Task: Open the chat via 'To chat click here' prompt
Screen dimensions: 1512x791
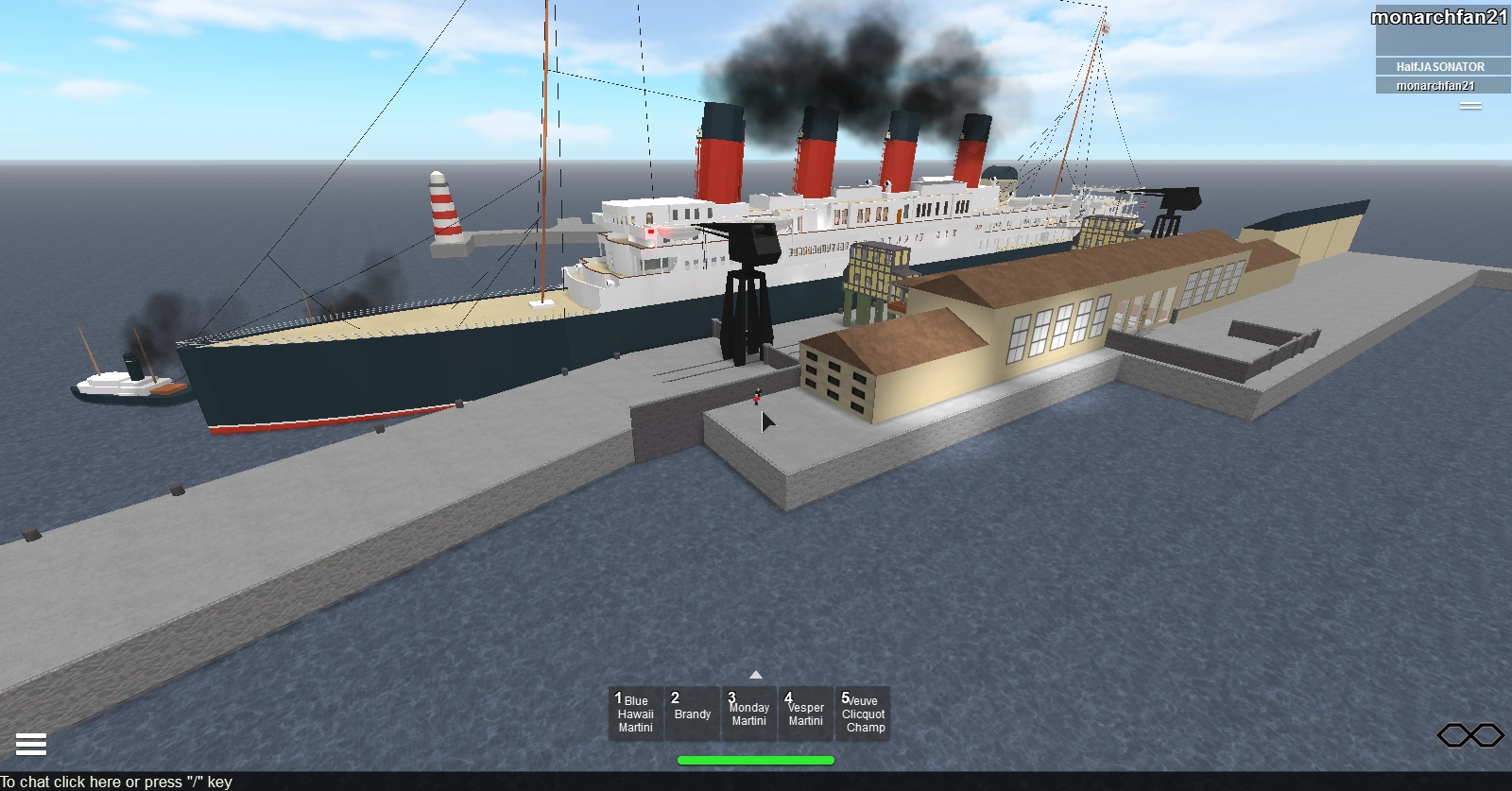Action: [113, 782]
